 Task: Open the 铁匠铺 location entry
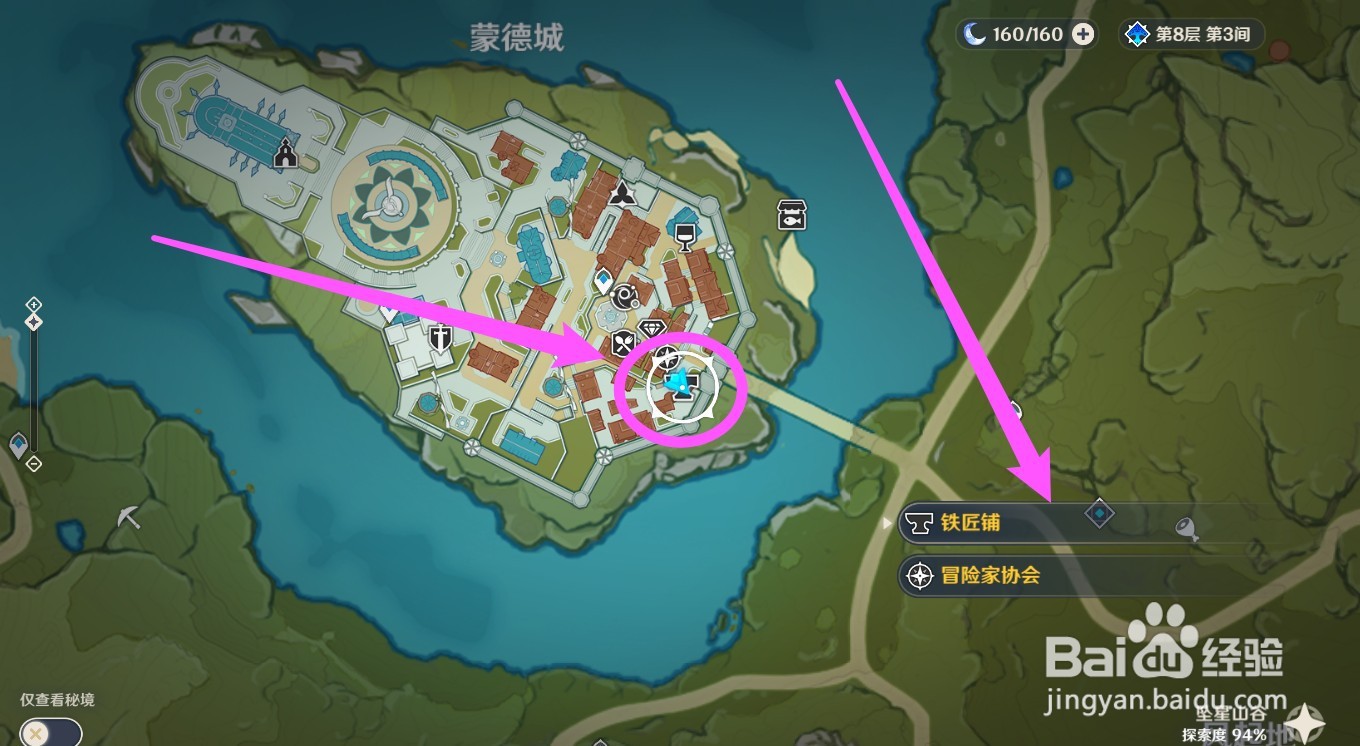tap(970, 523)
